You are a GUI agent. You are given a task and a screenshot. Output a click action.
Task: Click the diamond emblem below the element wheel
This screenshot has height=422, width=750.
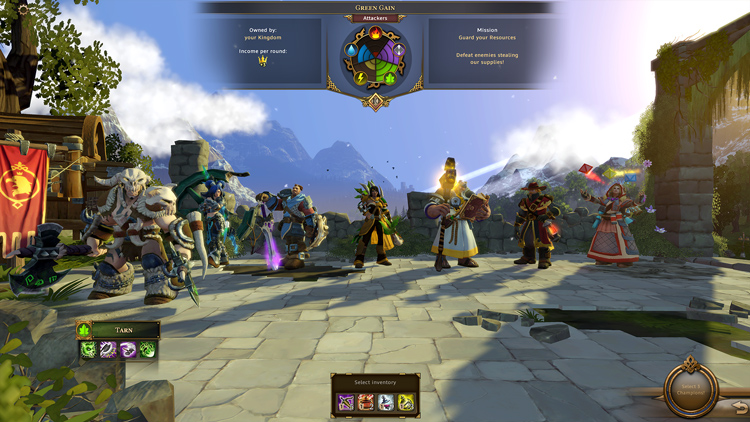click(x=376, y=100)
